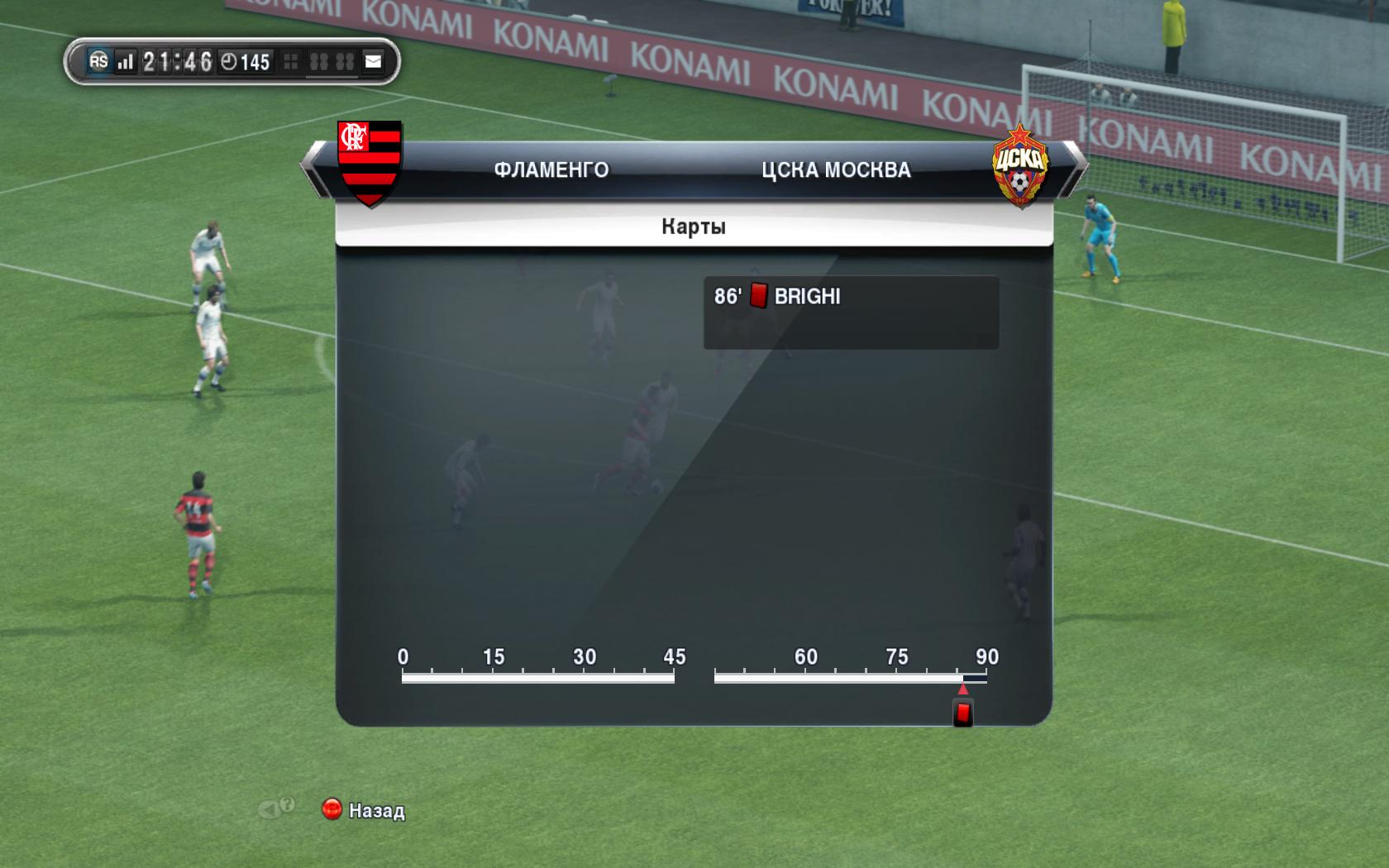Click the RS badge in the overlay bar
The height and width of the screenshot is (868, 1389).
[98, 61]
